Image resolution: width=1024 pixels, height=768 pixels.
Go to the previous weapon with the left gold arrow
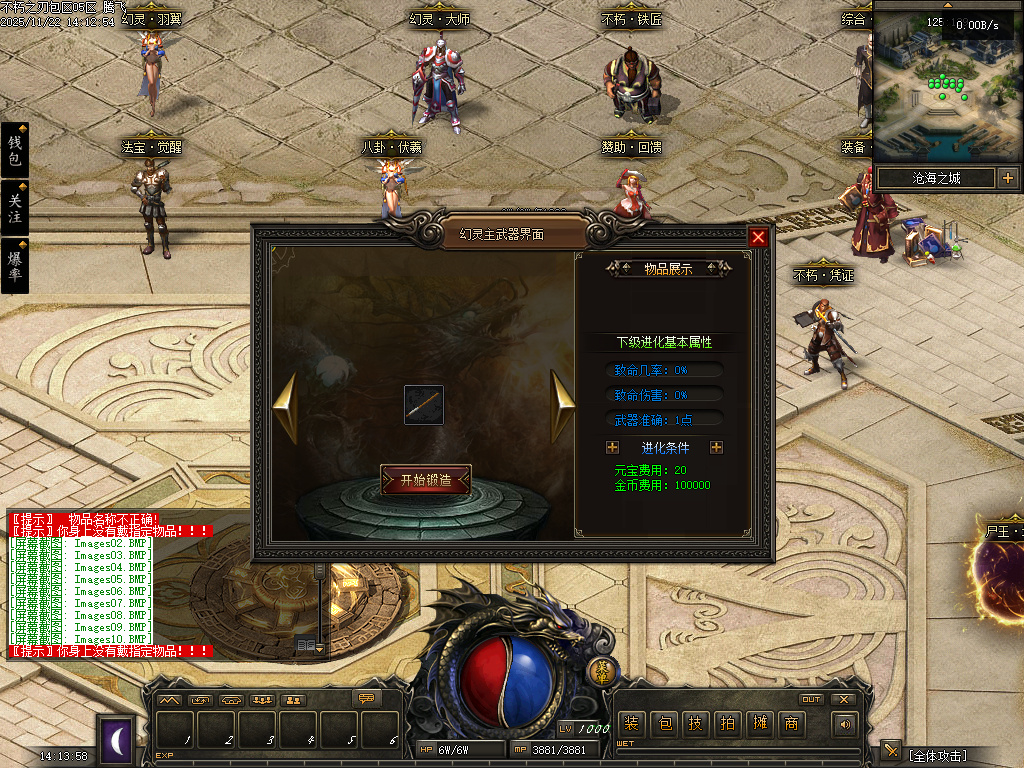coord(286,407)
